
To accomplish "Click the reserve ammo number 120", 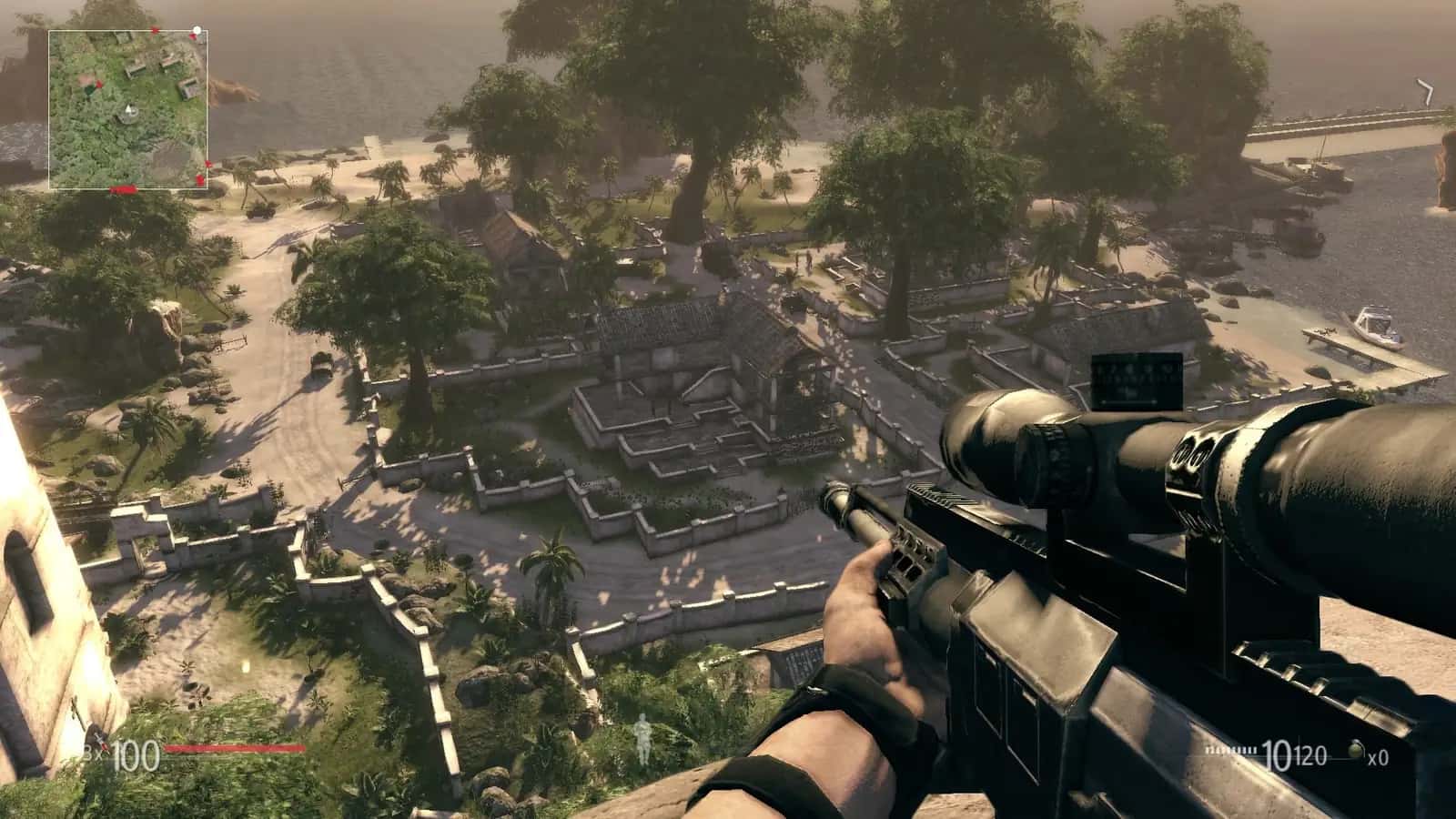I will coord(1312,753).
